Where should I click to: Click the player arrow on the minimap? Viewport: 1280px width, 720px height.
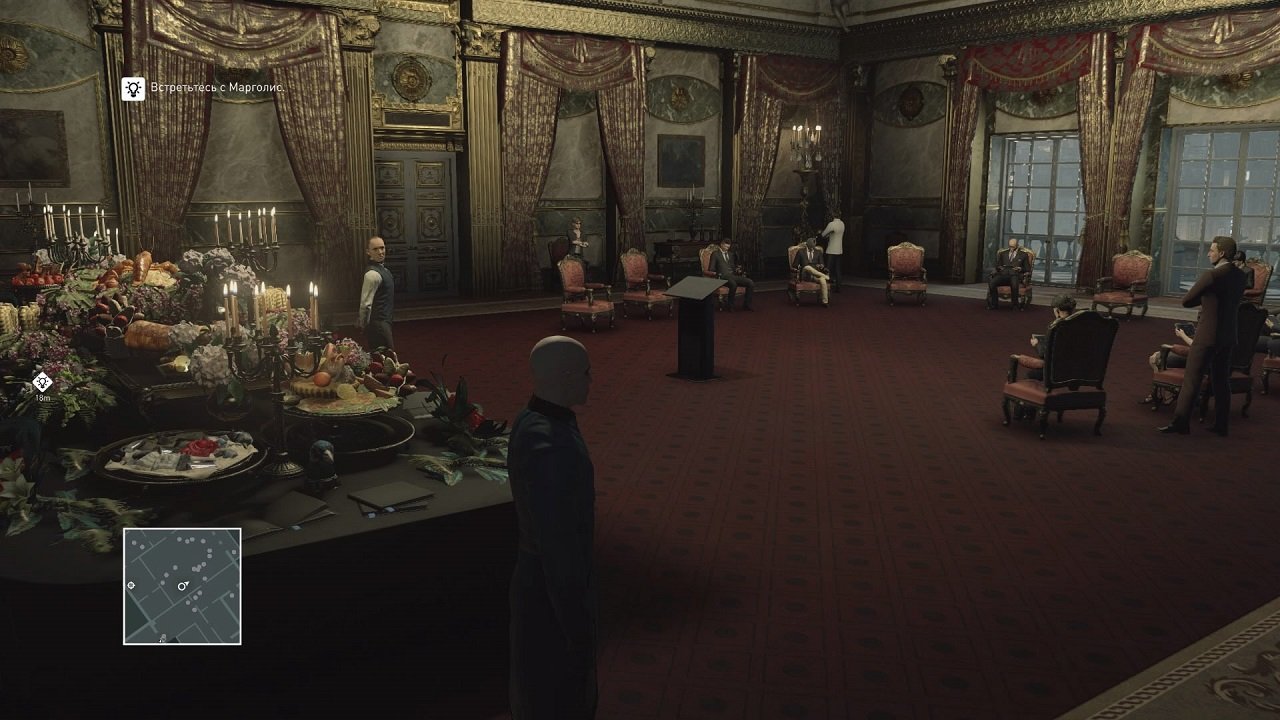coord(182,587)
